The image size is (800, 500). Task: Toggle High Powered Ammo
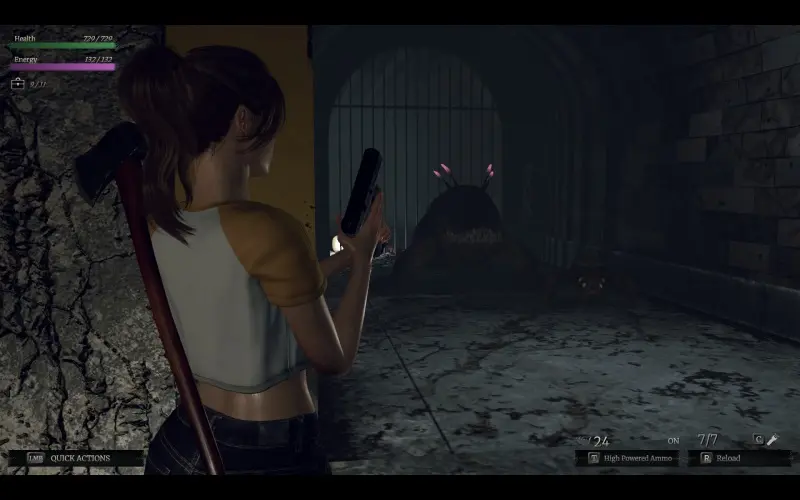(632, 458)
